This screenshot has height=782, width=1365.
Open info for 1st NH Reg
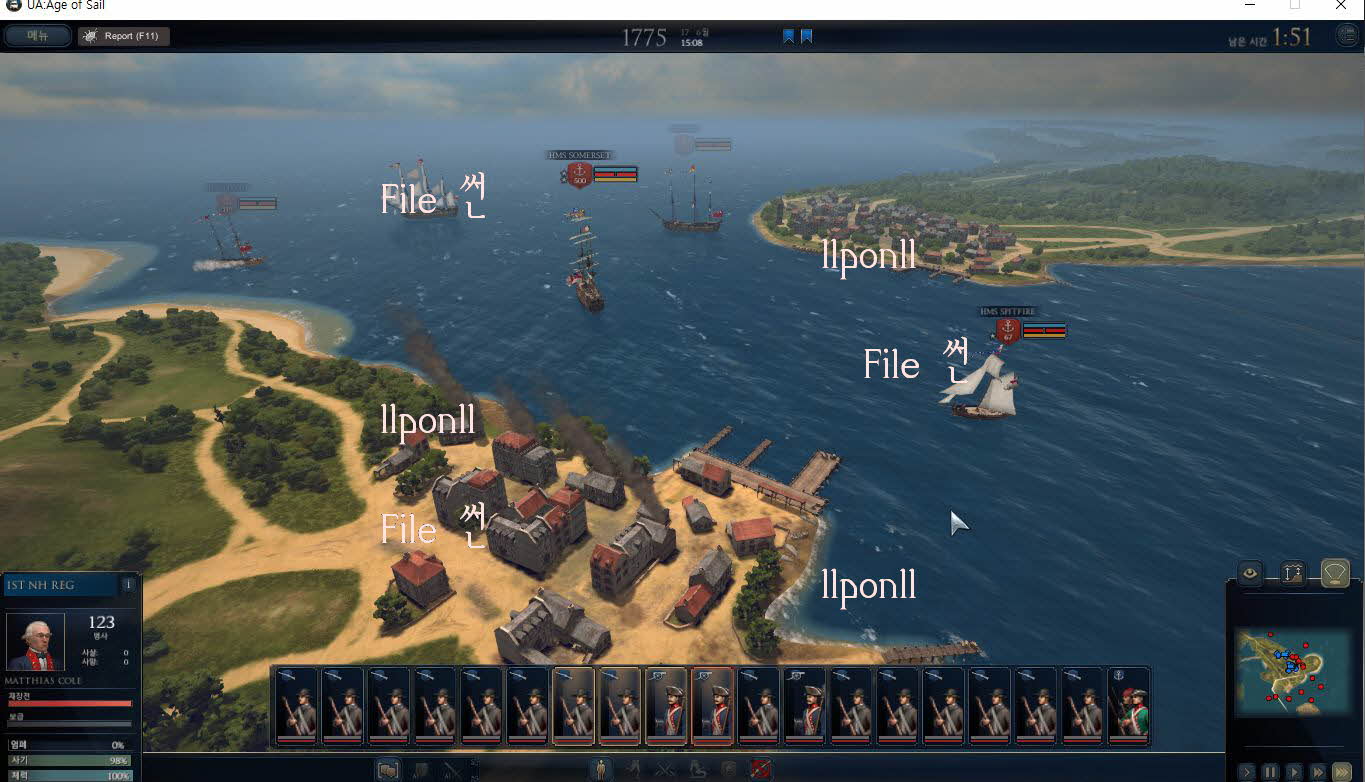pos(128,584)
